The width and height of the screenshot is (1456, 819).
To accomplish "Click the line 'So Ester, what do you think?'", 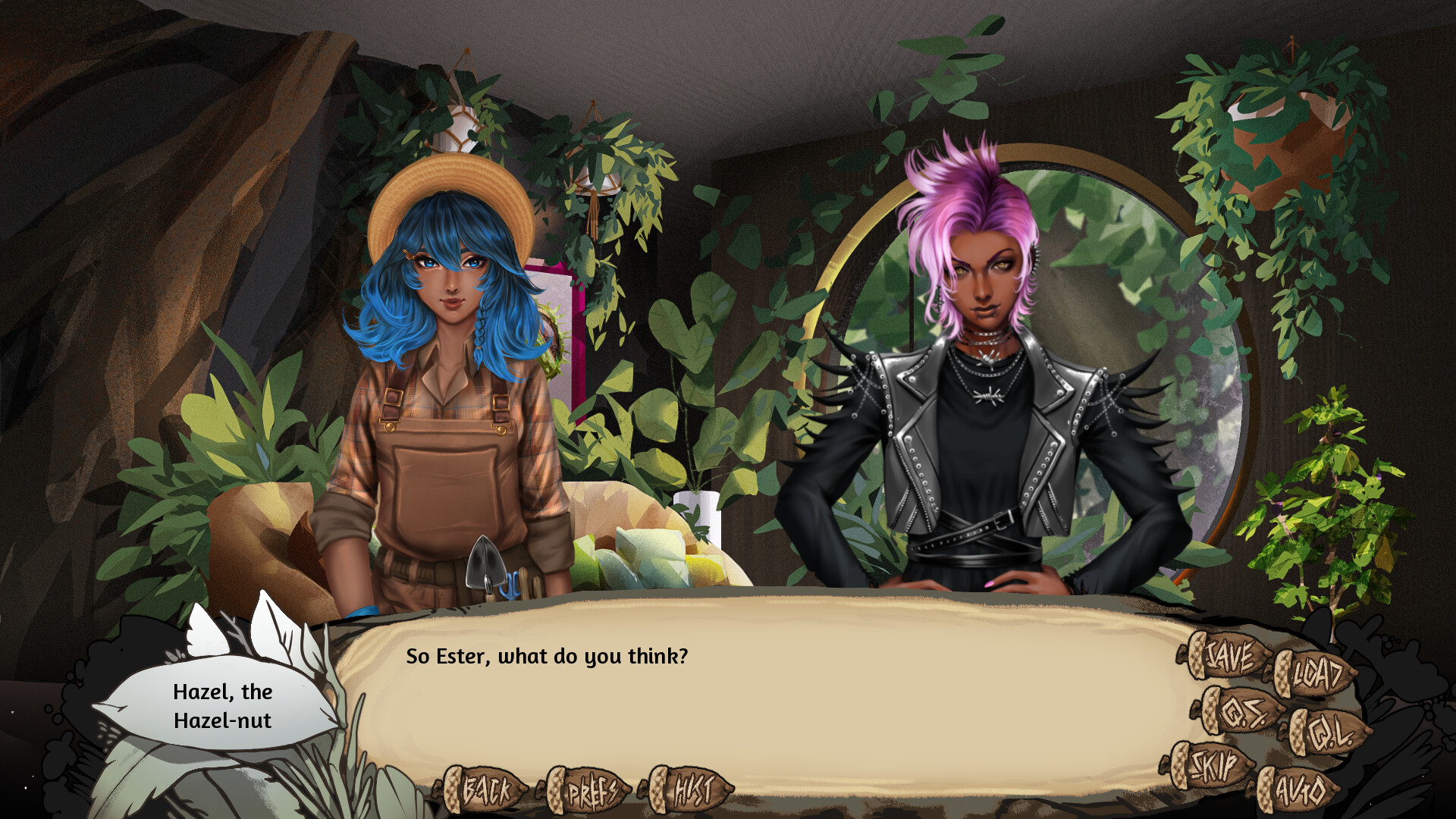I will click(548, 658).
